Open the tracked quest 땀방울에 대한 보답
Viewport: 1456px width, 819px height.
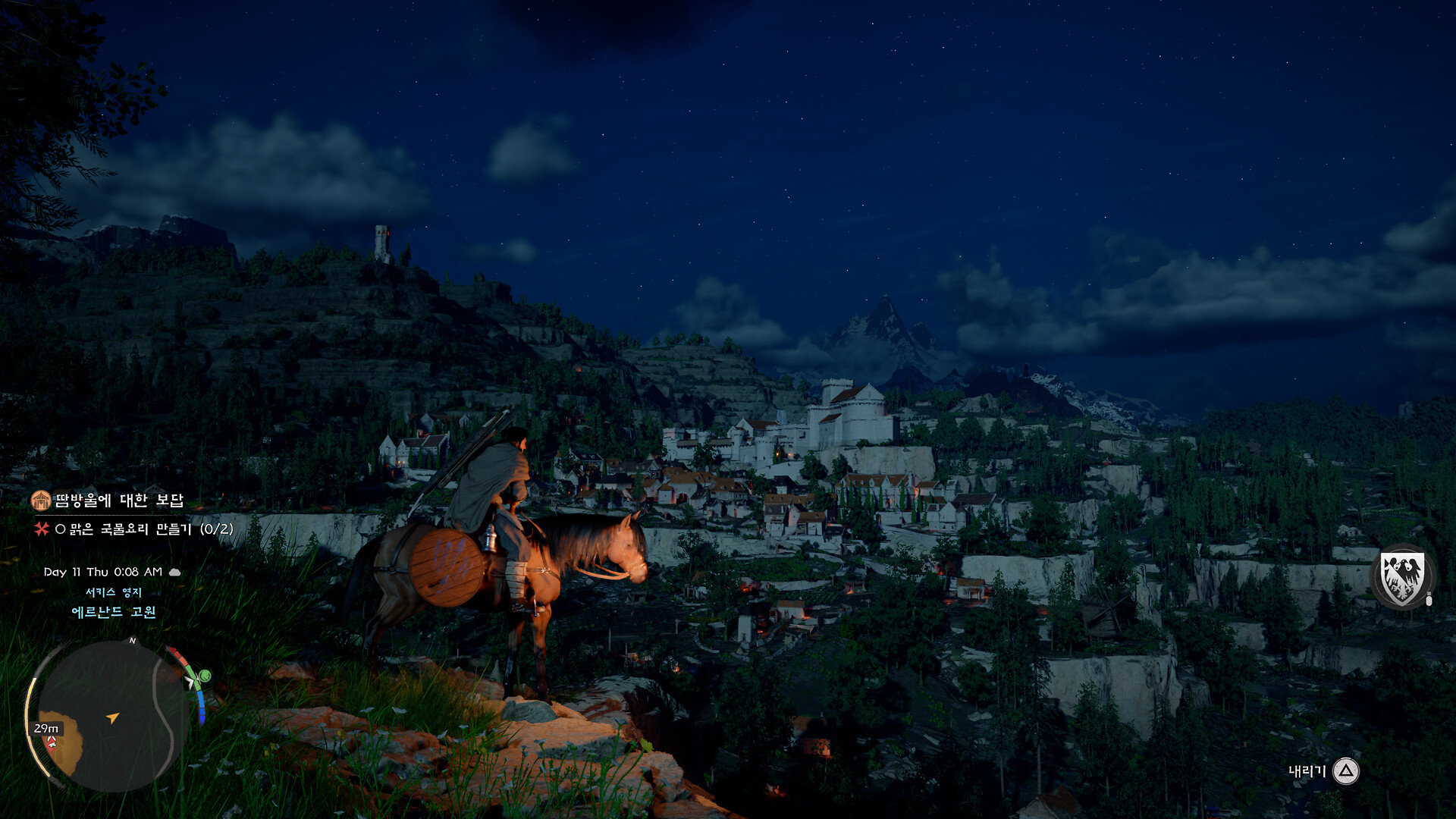coord(119,500)
